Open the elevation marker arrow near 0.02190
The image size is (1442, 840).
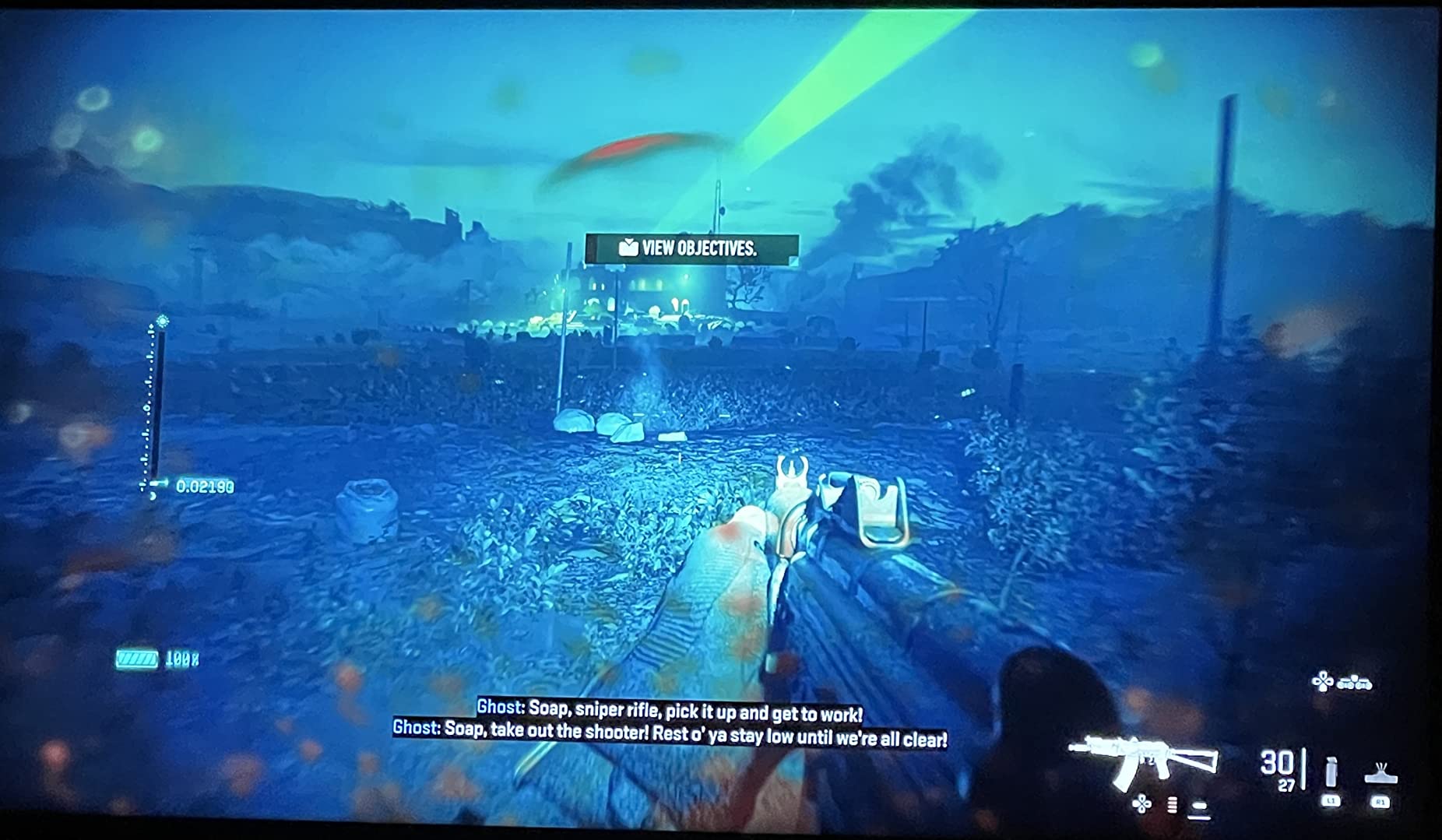pyautogui.click(x=160, y=482)
